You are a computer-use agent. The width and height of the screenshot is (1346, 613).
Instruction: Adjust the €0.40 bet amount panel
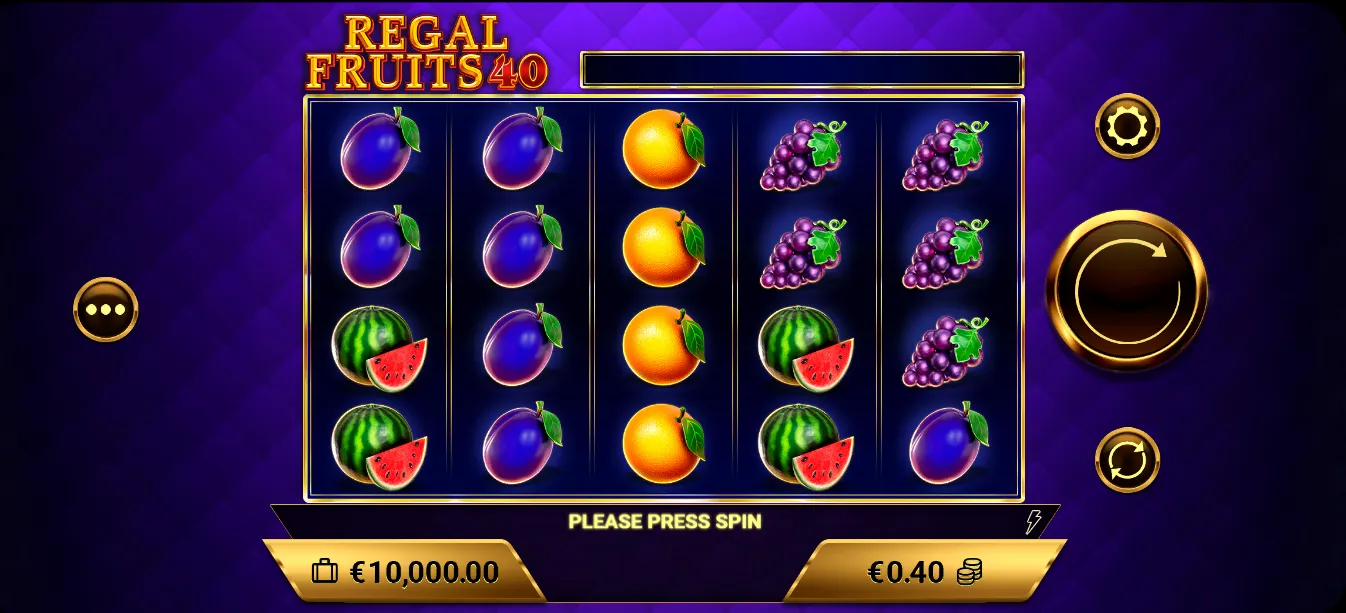[924, 572]
